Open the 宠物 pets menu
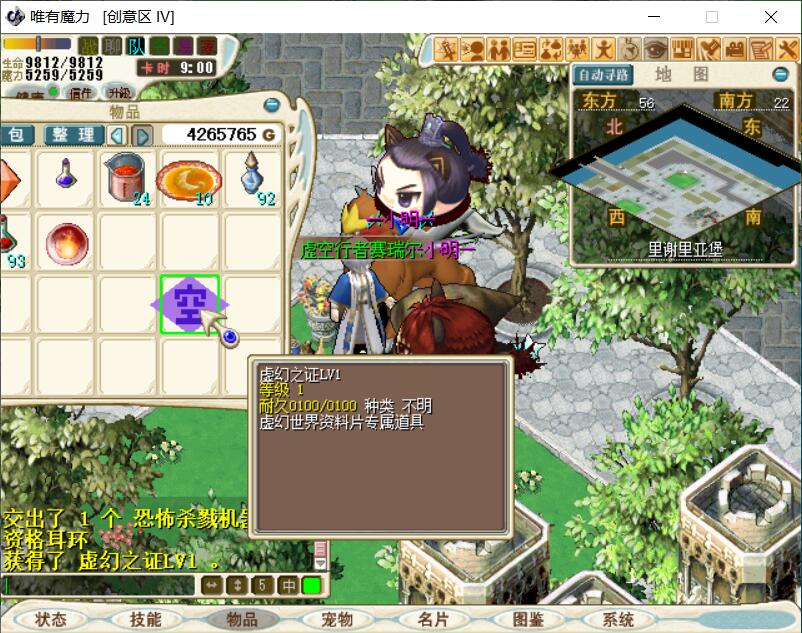The image size is (802, 633). click(338, 620)
